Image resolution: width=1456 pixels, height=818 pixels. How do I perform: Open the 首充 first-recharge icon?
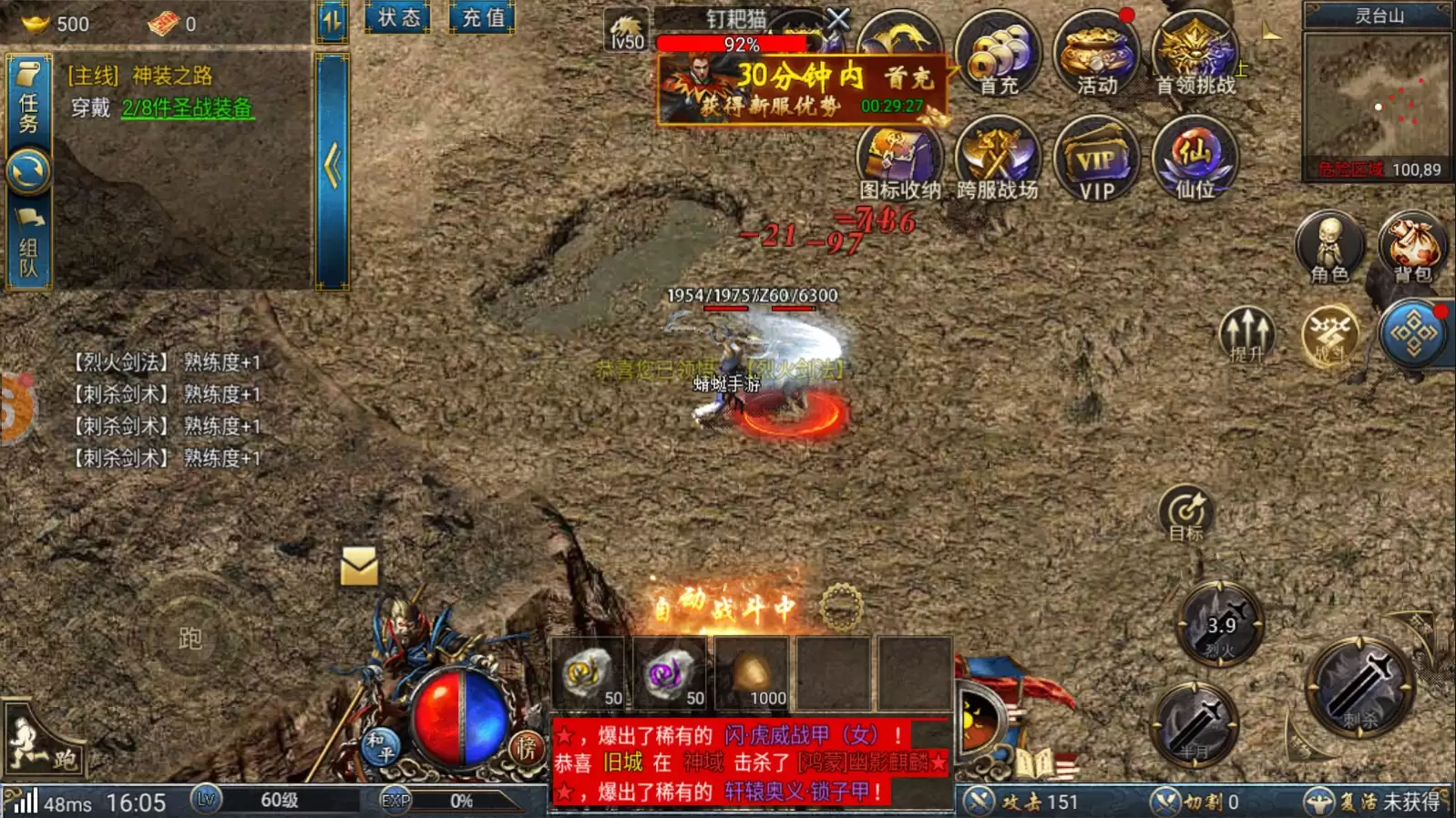pyautogui.click(x=998, y=55)
